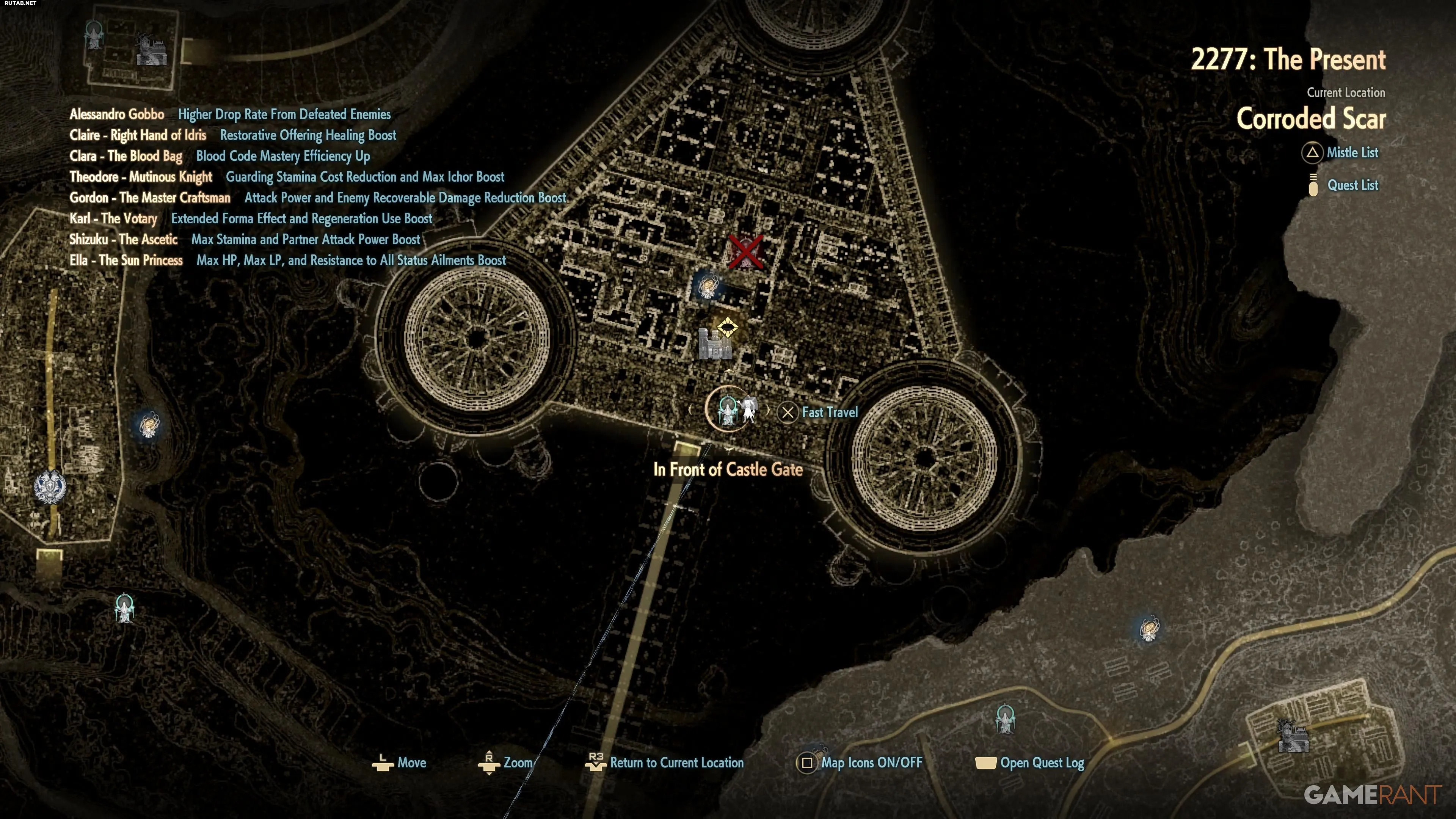The width and height of the screenshot is (1456, 819).
Task: Select Karl - The Votary entry
Action: [x=113, y=219]
